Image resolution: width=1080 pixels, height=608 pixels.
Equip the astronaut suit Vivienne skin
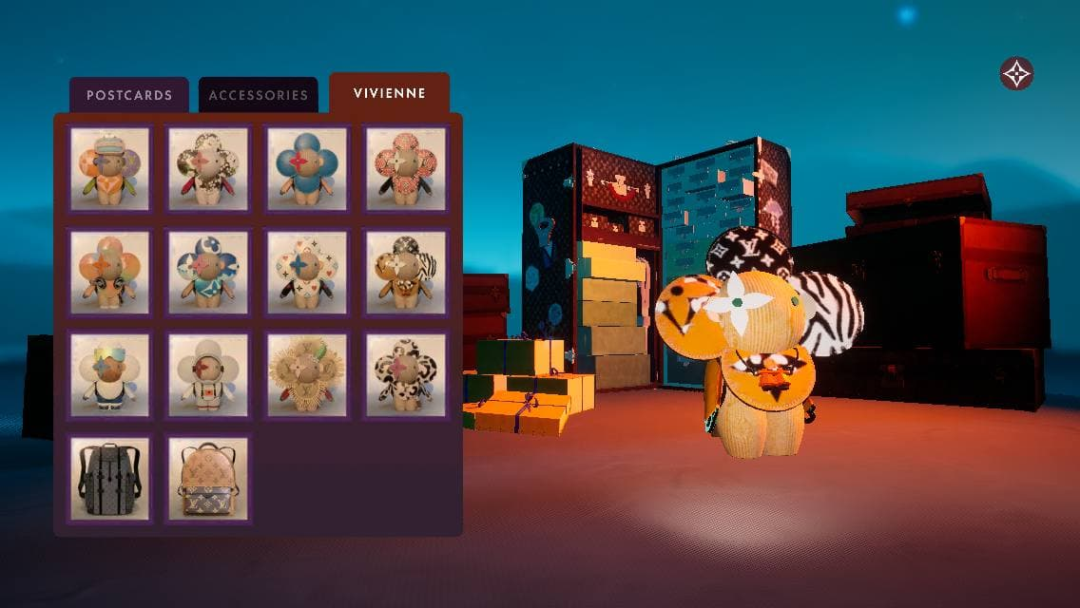click(x=208, y=375)
